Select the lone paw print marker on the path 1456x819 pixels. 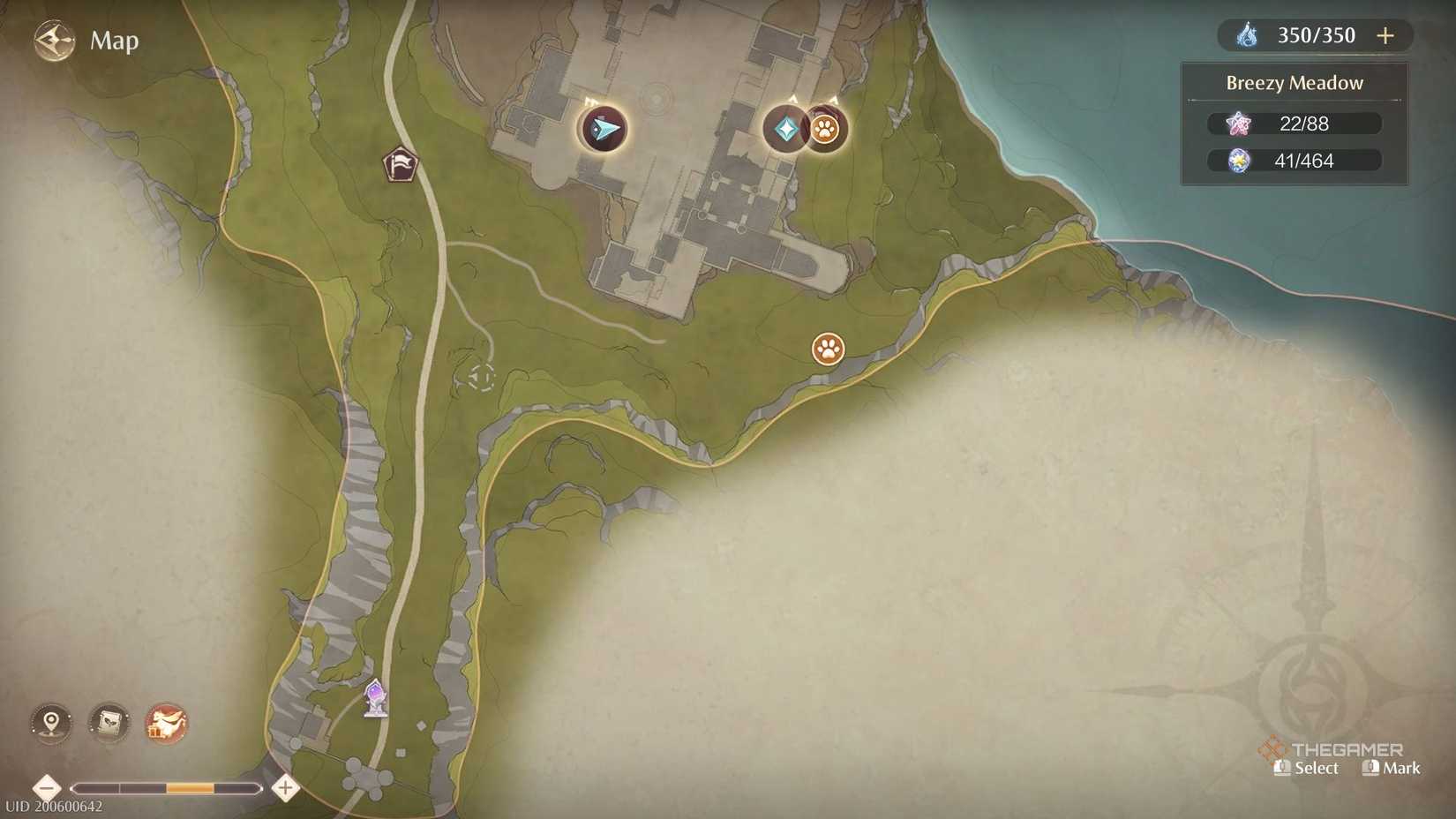click(x=827, y=349)
